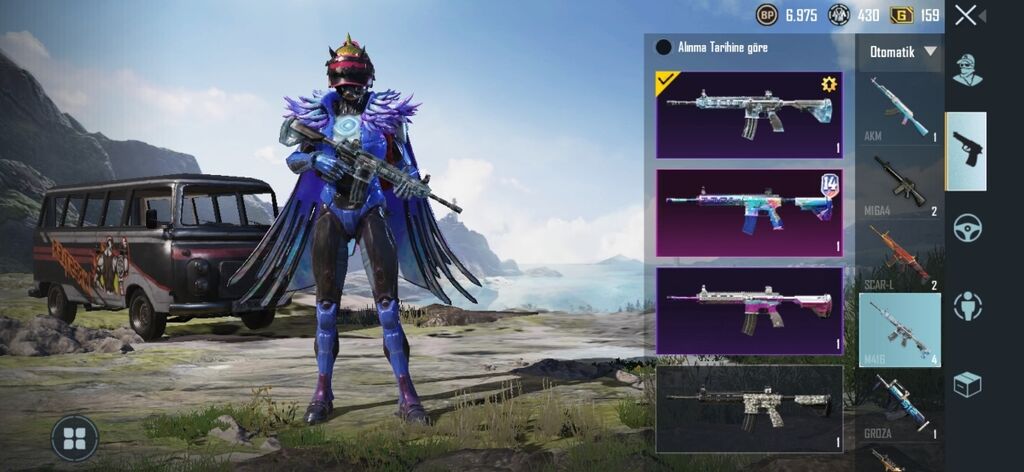Select the equipped icy-blue M416 skin
Viewport: 1024px width, 472px height.
[x=749, y=114]
